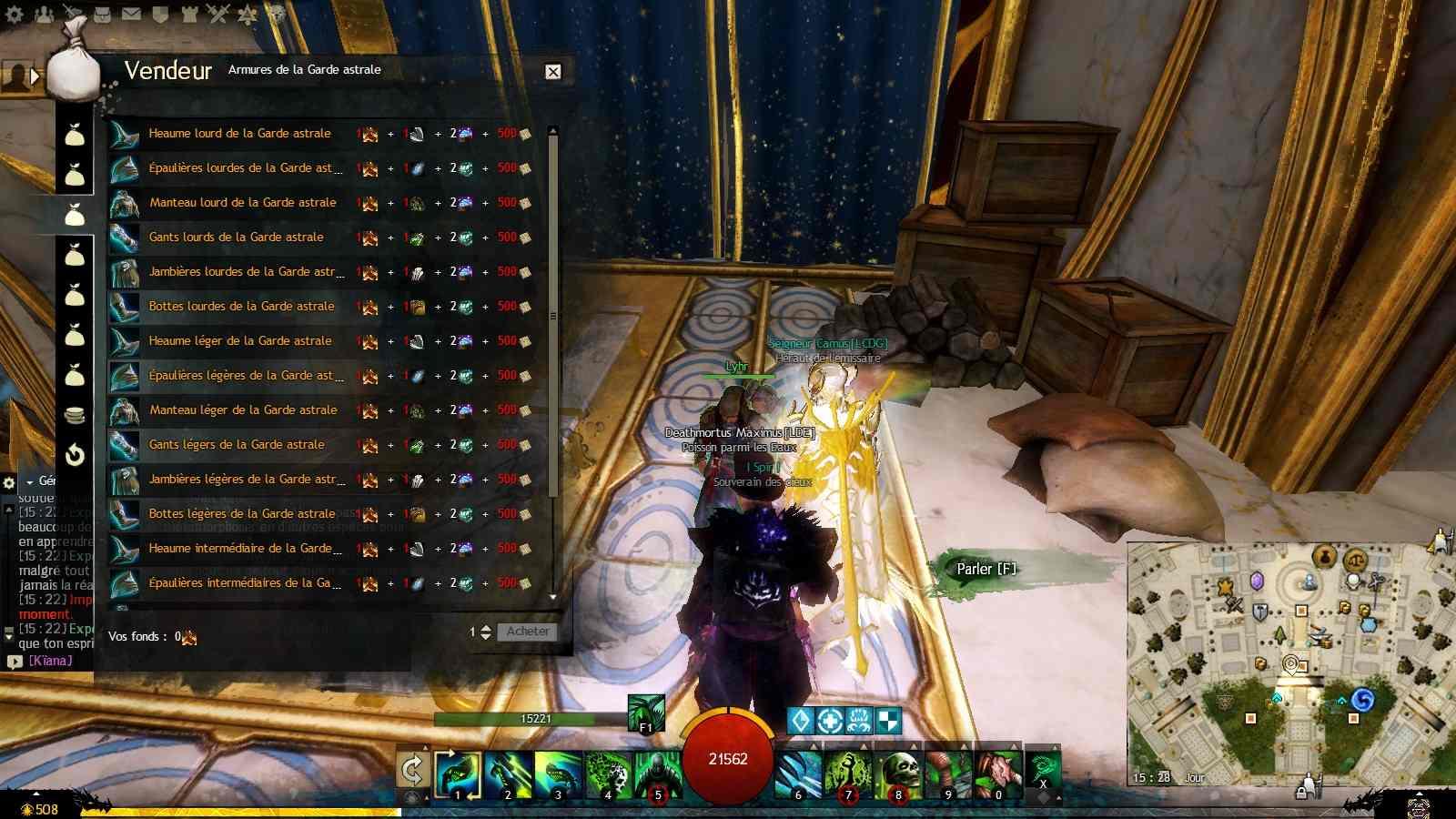Screen dimensions: 1456x819
Task: Adjust the purchase quantity stepper
Action: pos(486,632)
